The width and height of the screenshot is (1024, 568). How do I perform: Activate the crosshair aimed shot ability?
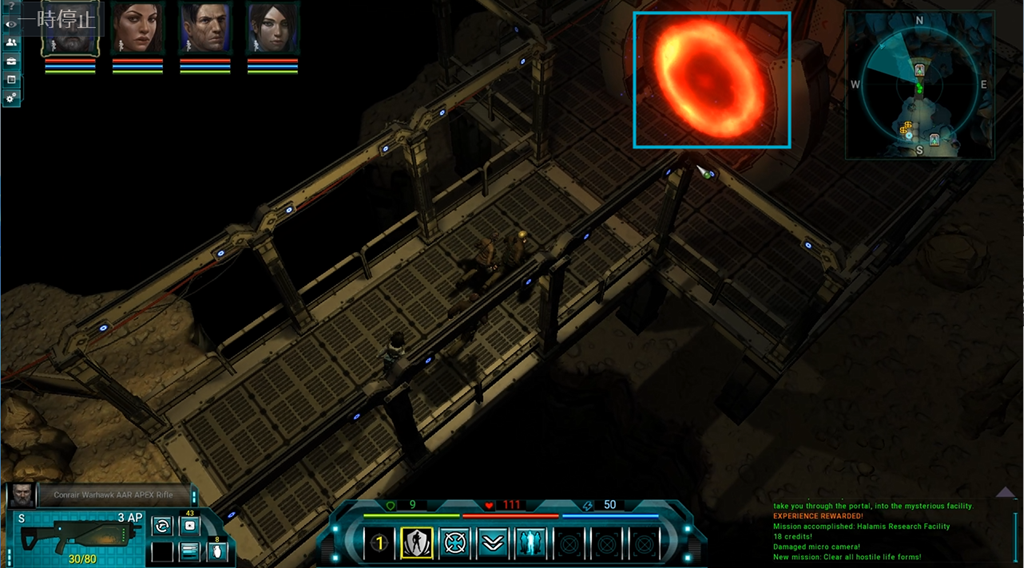pyautogui.click(x=455, y=543)
